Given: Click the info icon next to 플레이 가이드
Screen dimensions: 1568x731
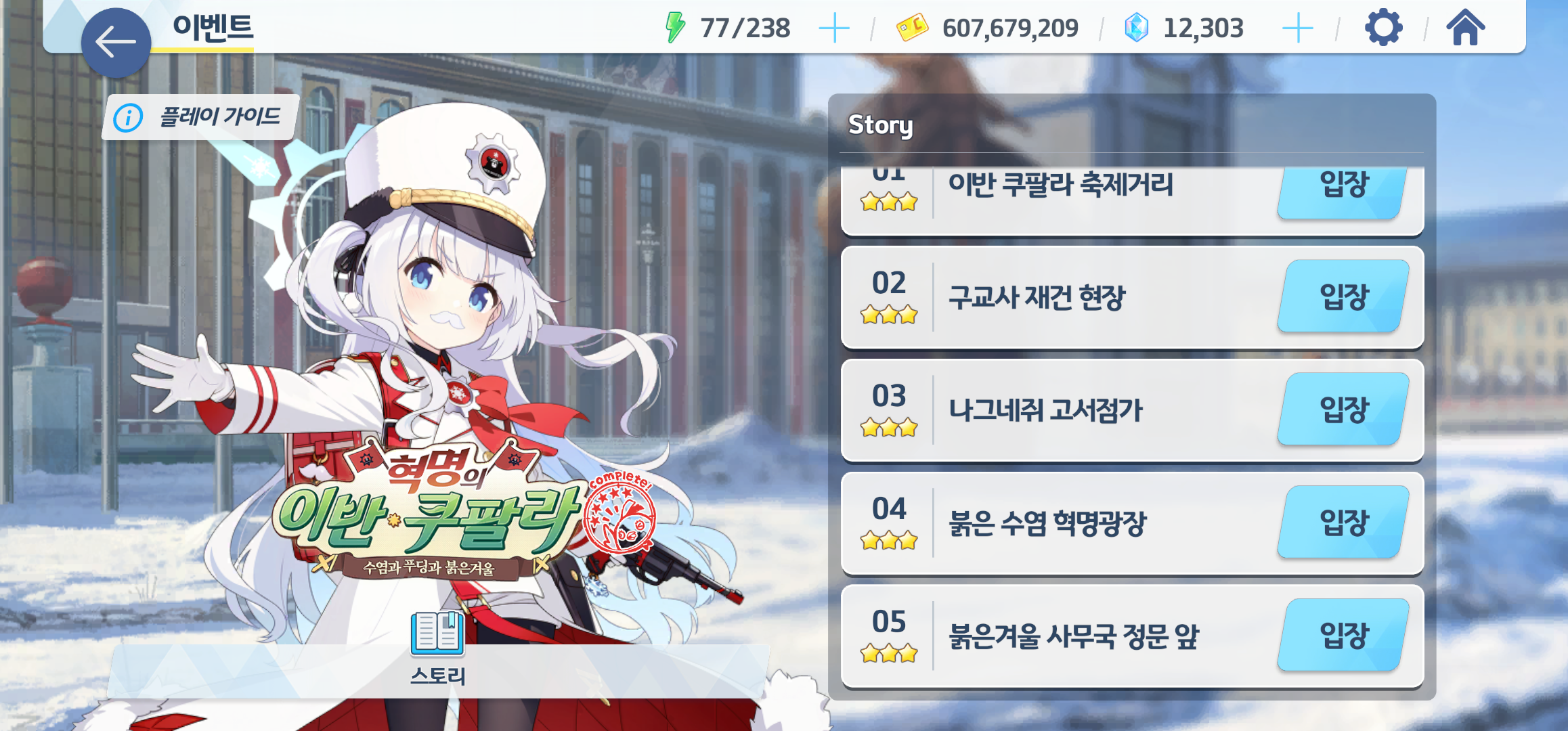Looking at the screenshot, I should coord(127,116).
